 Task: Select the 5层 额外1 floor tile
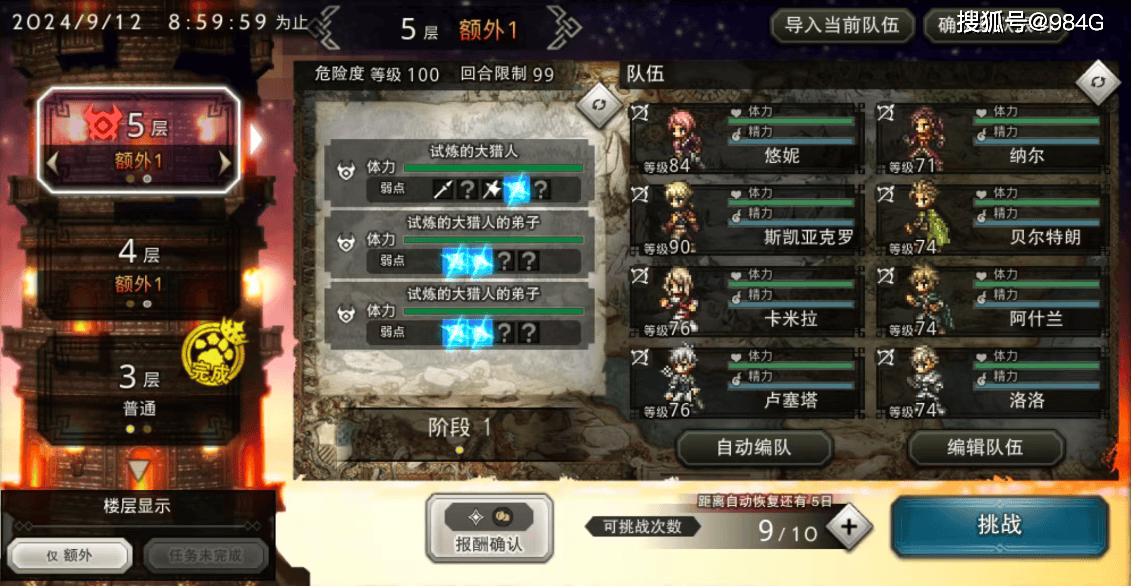[x=139, y=139]
